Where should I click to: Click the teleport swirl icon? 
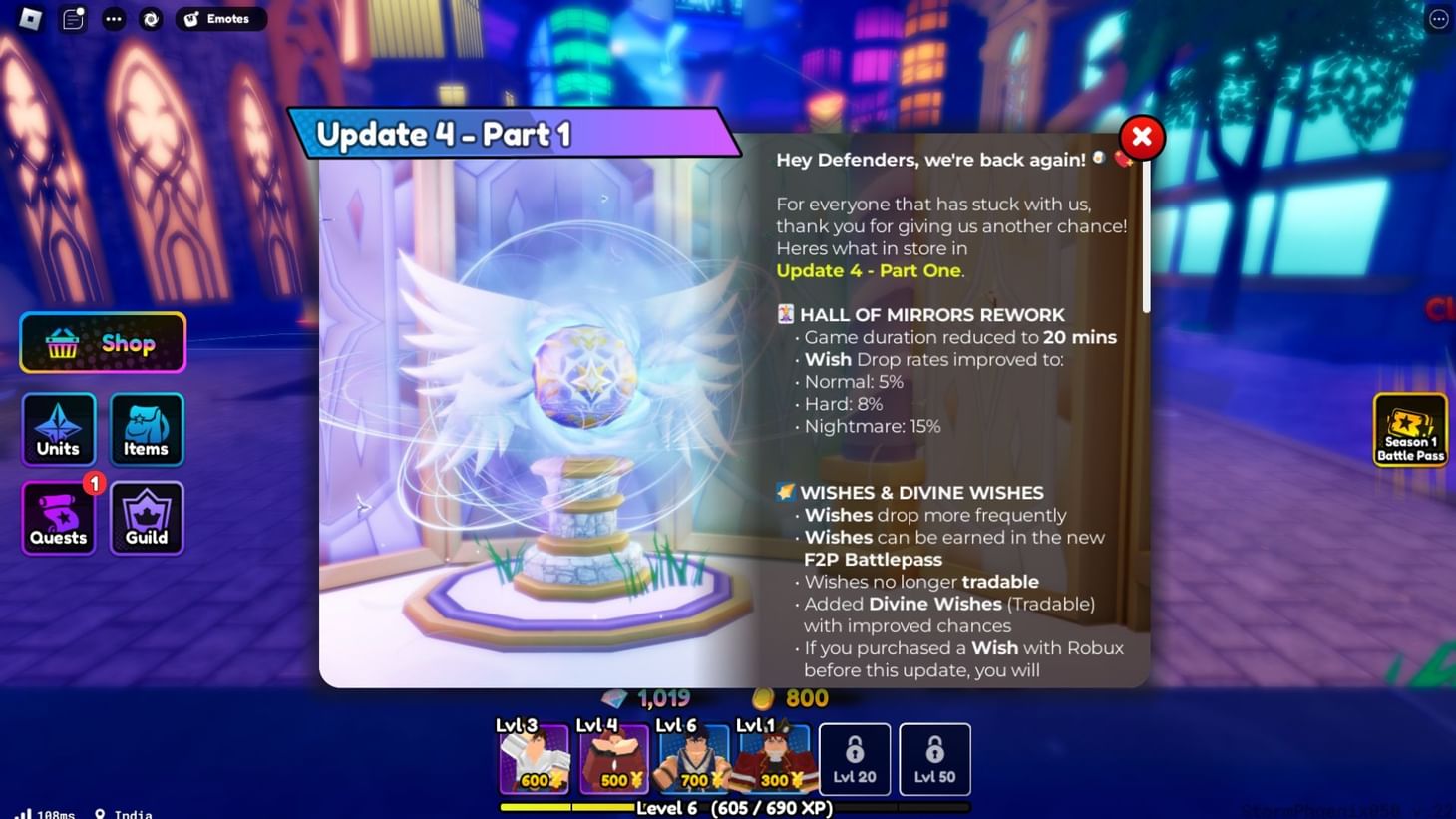(151, 18)
